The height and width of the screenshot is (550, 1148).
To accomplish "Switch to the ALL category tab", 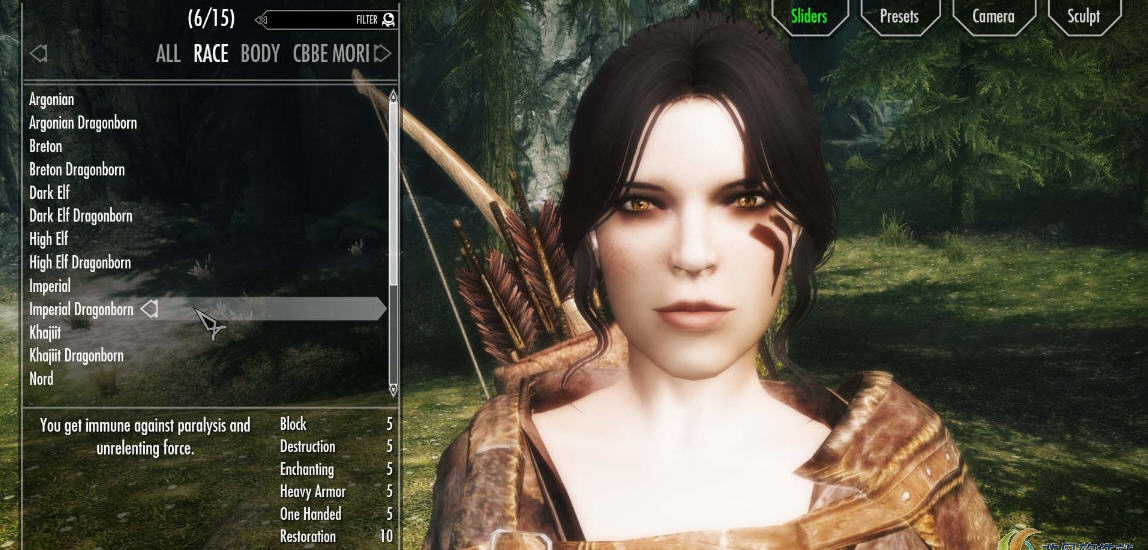I will click(168, 54).
